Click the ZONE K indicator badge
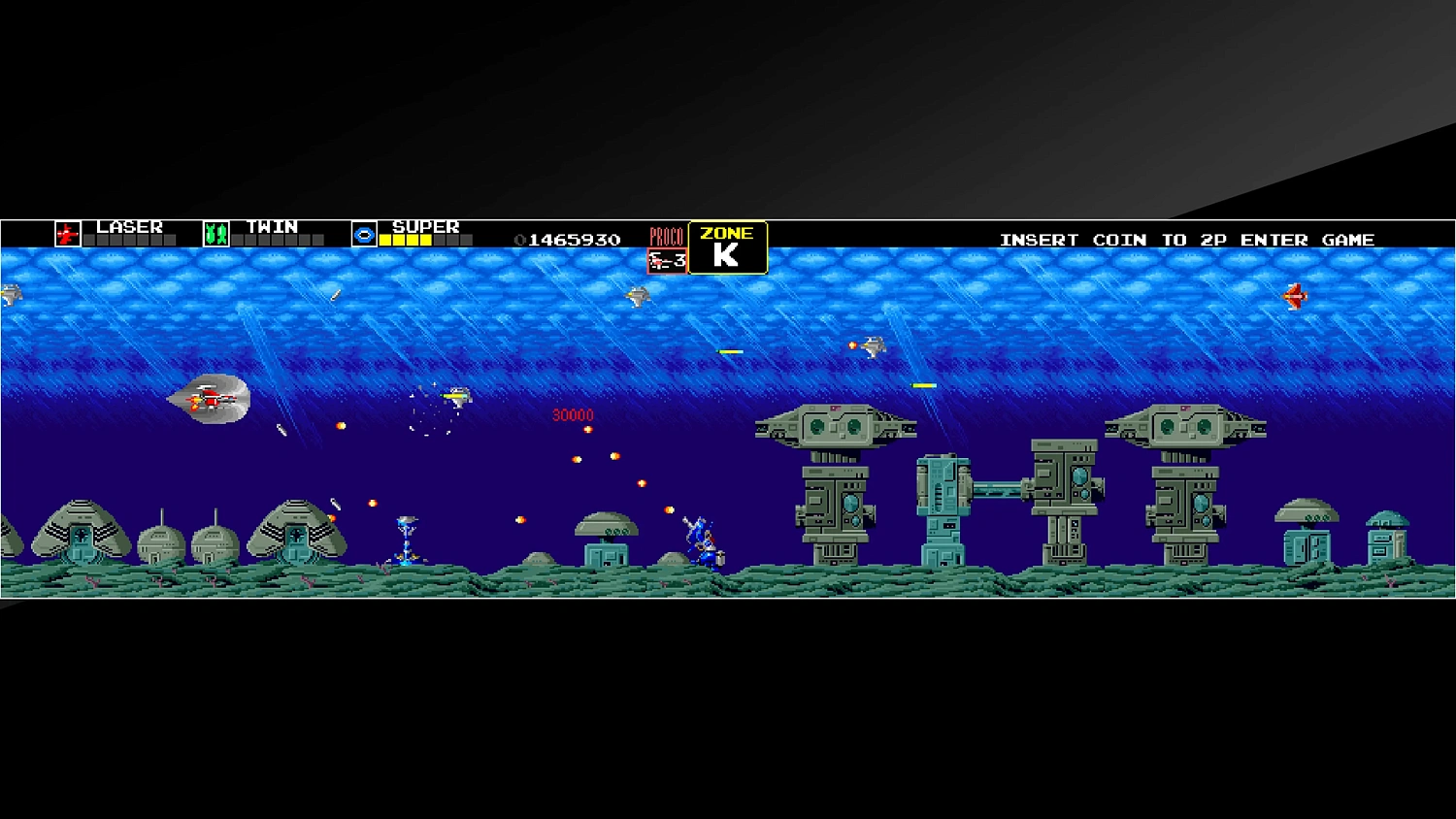This screenshot has width=1456, height=819. 728,247
